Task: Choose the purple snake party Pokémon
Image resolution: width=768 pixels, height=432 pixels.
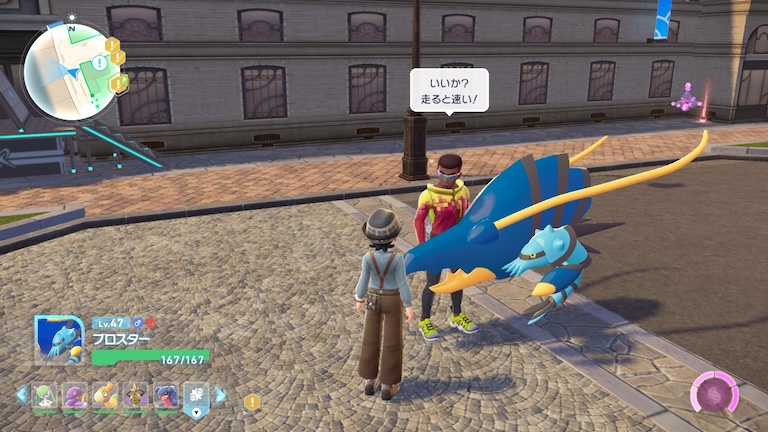Action: (74, 395)
